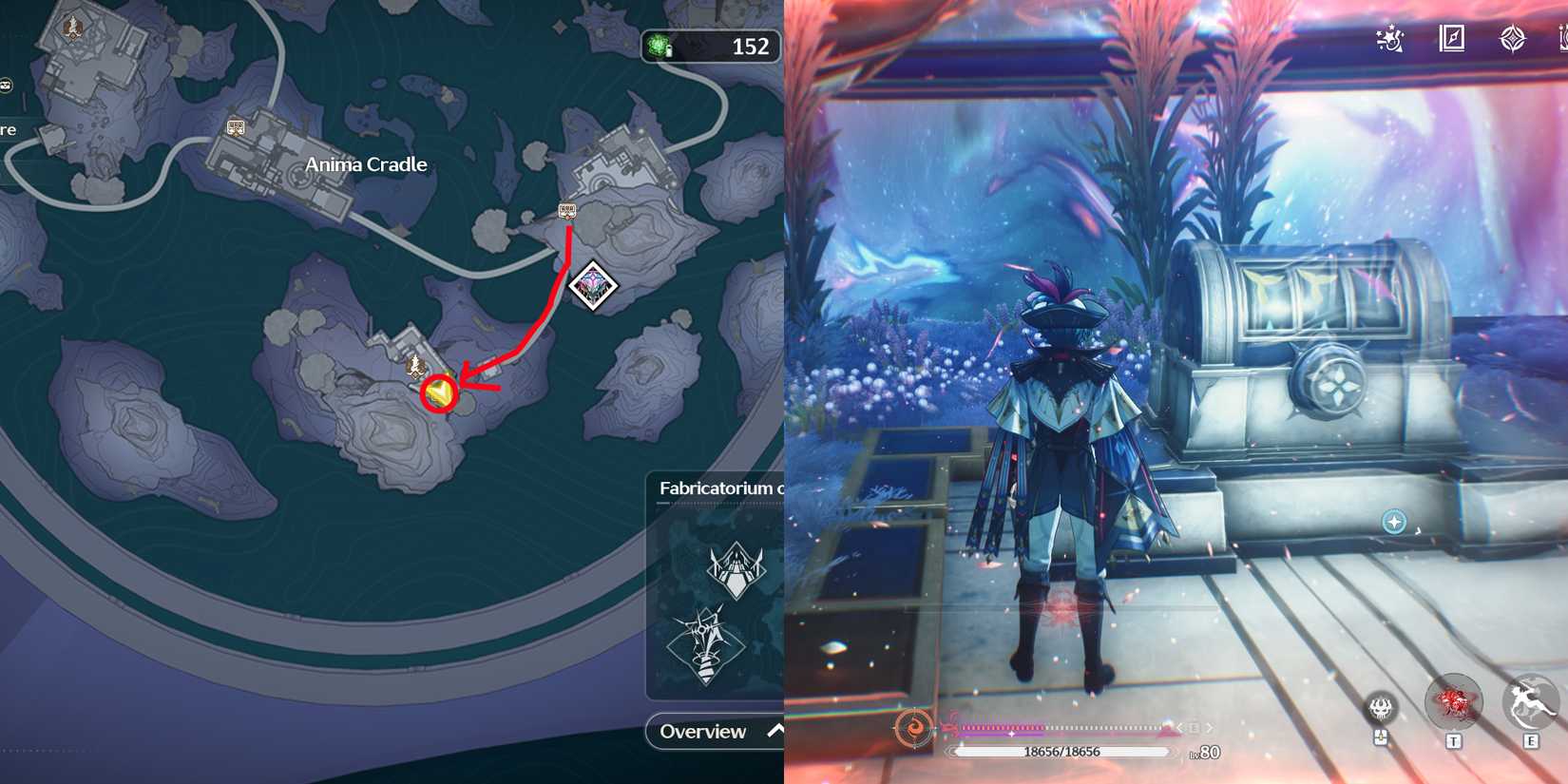Screen dimensions: 1568x784
Task: Select the Anima Cradle map label
Action: [366, 163]
